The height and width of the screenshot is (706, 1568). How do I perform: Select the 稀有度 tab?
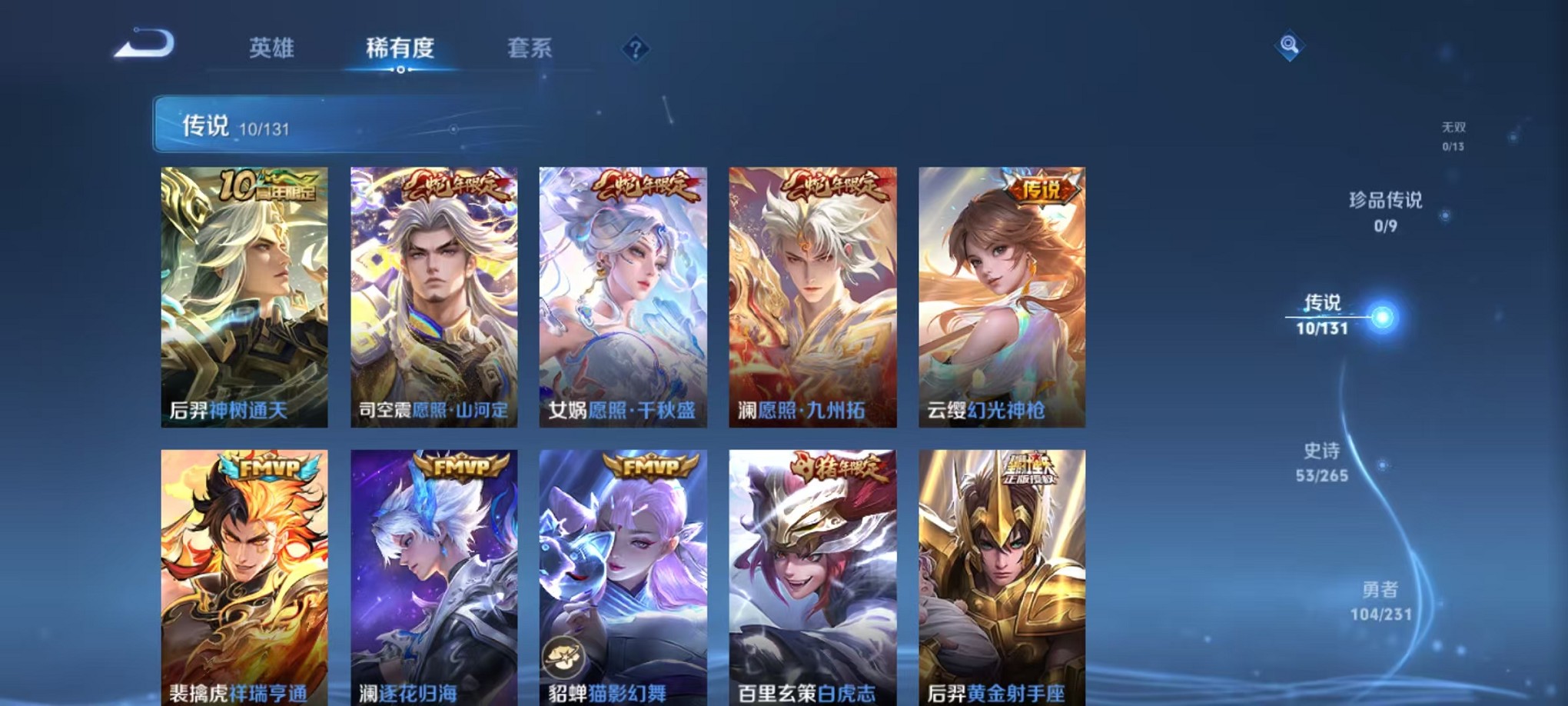tap(401, 48)
